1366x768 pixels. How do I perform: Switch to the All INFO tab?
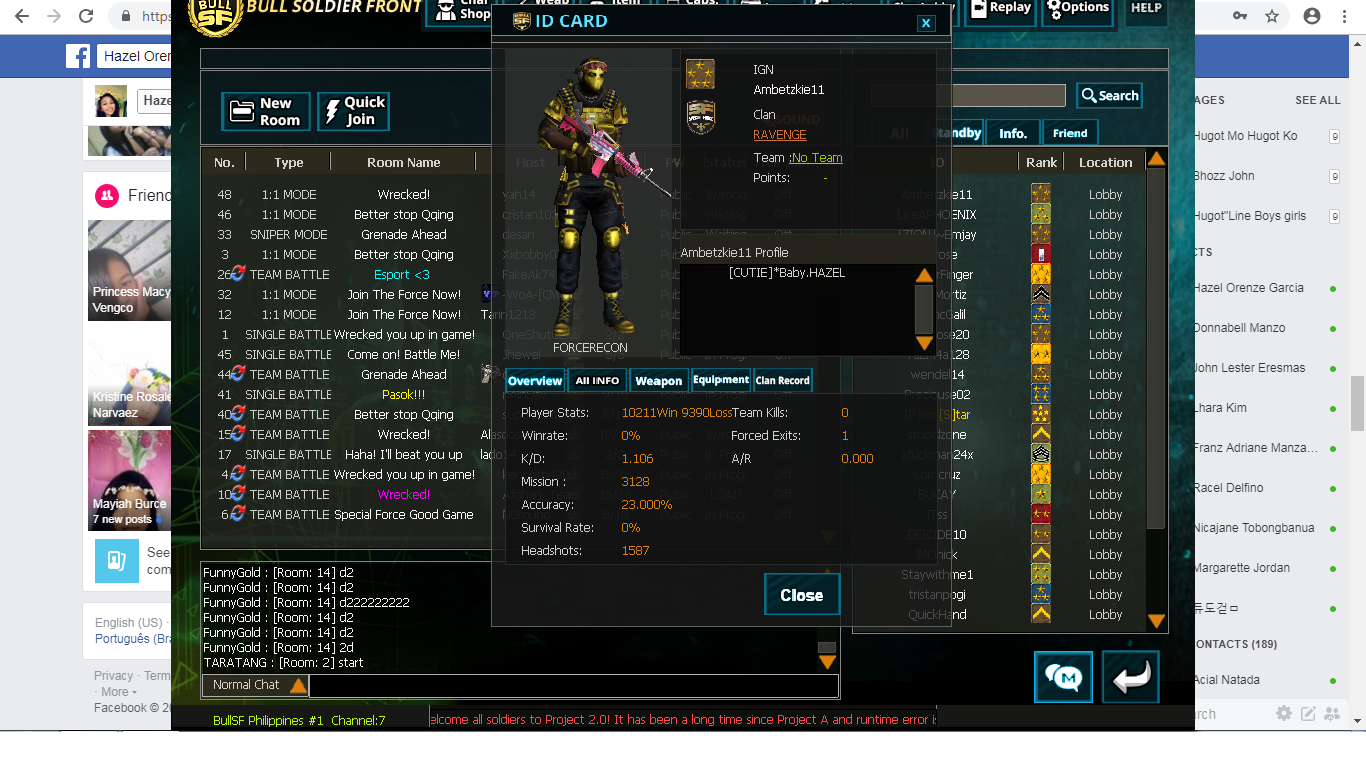tap(597, 381)
